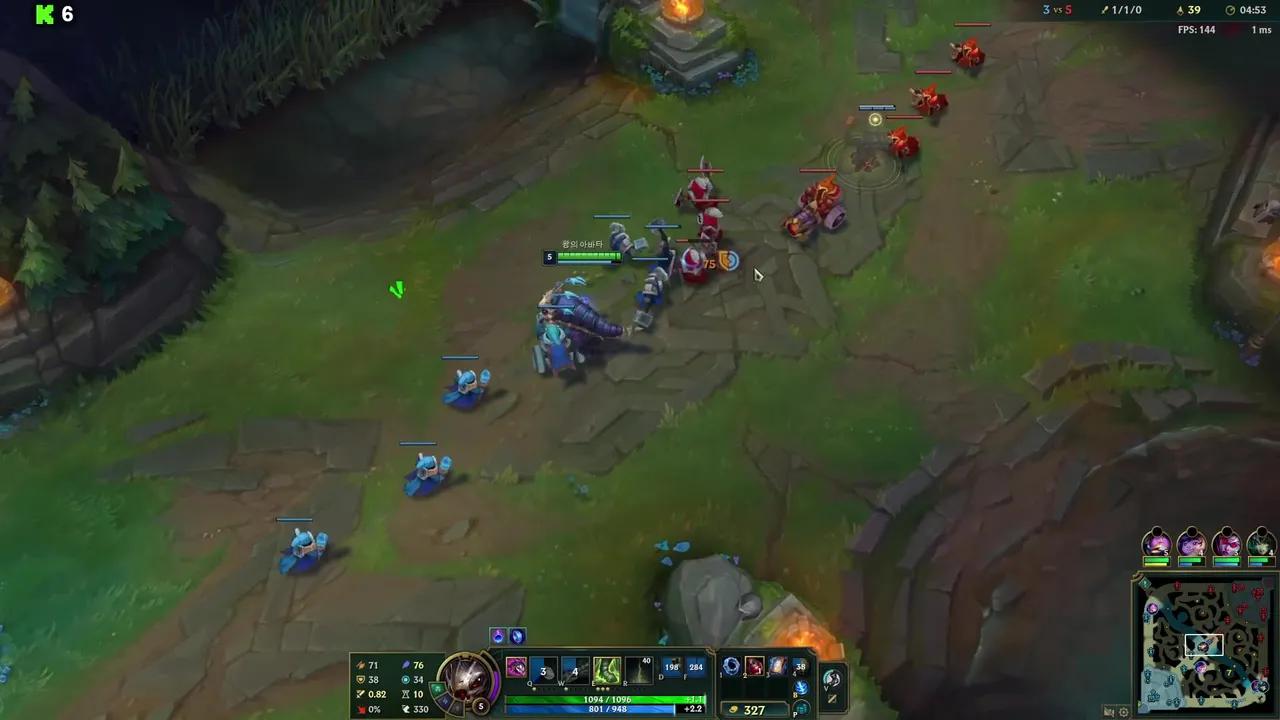Toggle camera lock beside the minimap

coord(1110,710)
